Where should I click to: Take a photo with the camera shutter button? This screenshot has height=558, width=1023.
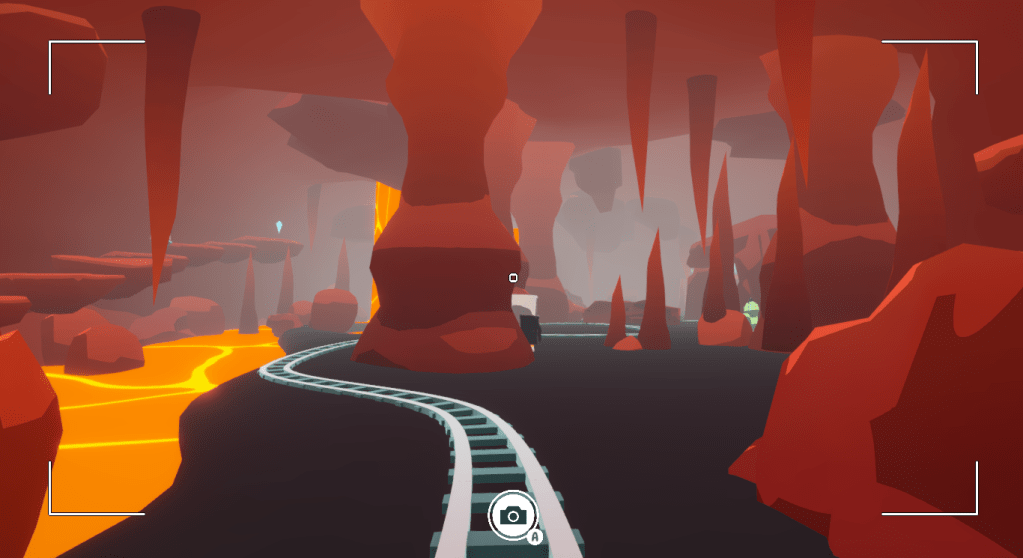(x=513, y=515)
